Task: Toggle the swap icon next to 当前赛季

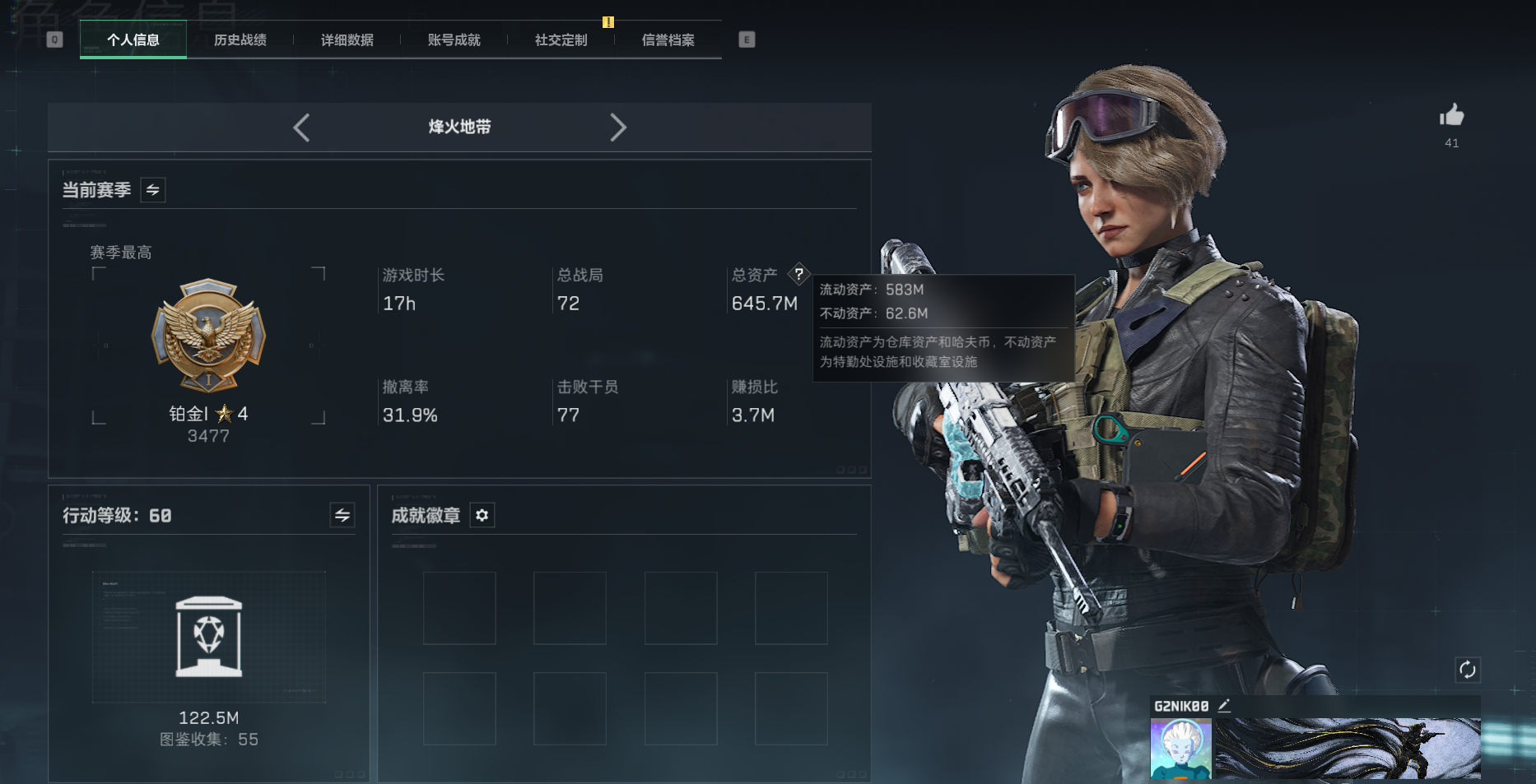Action: [x=153, y=190]
